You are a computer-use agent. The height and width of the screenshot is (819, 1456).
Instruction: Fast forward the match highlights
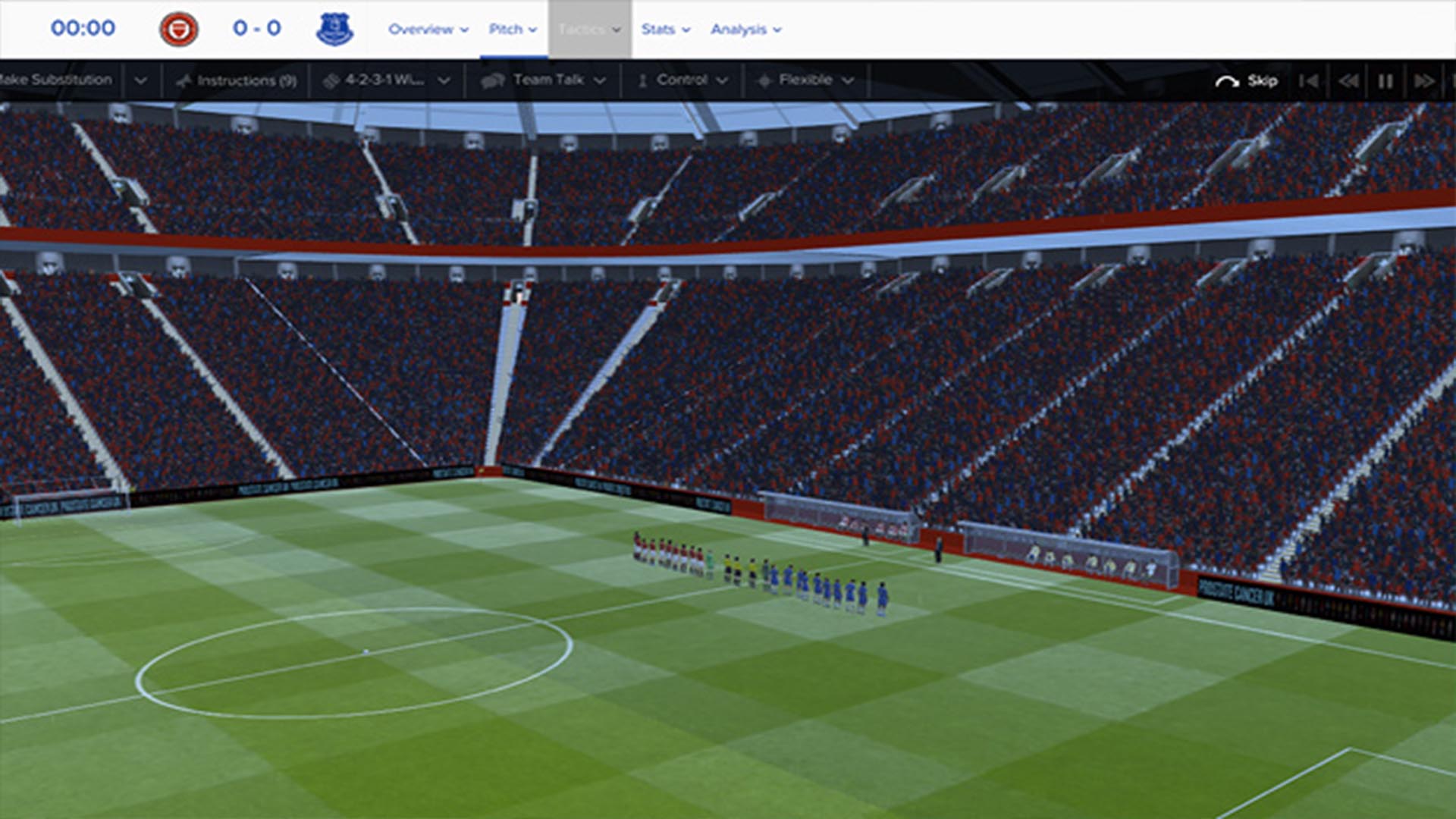pyautogui.click(x=1424, y=80)
